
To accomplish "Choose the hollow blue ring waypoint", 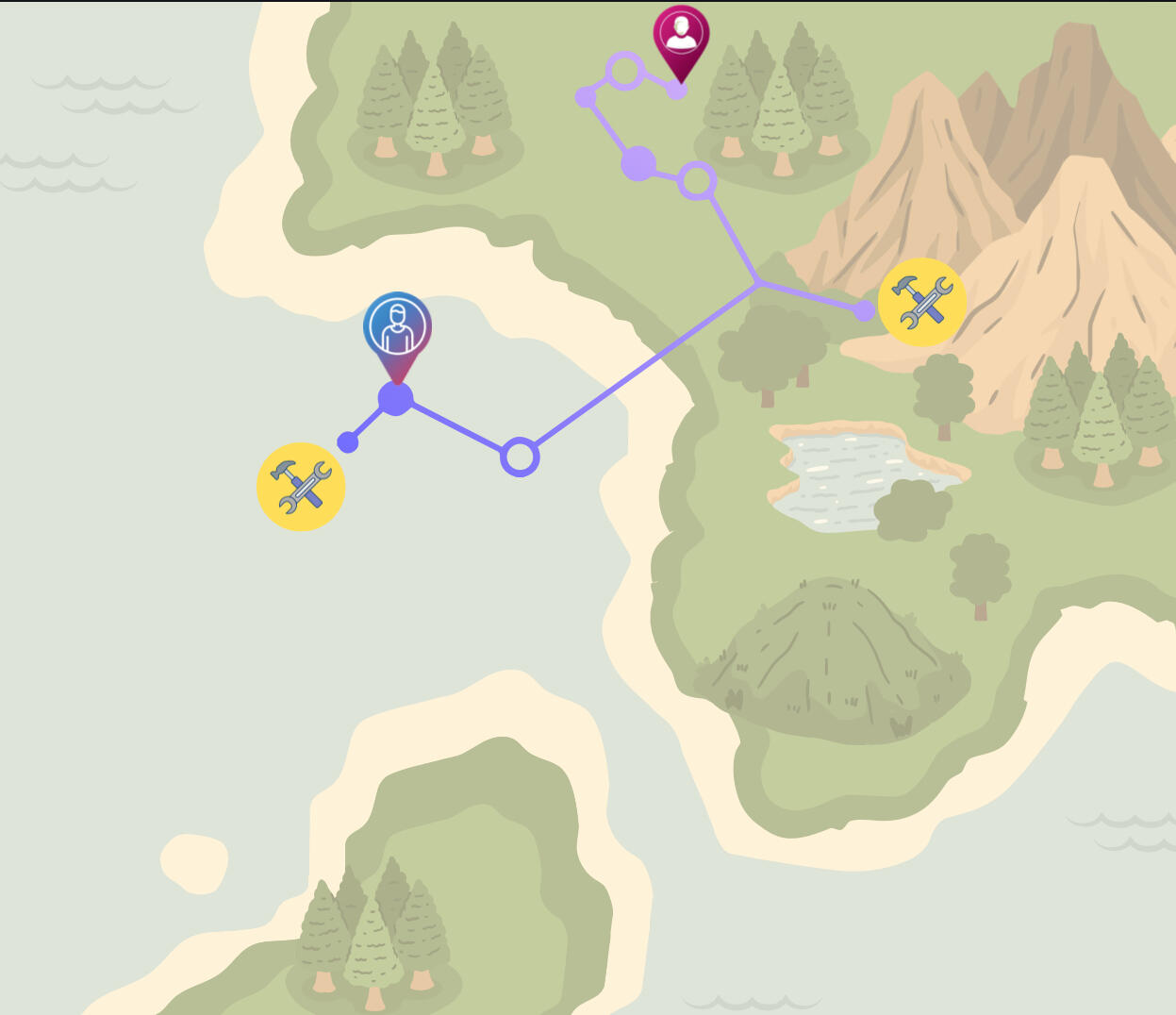I will pos(520,457).
